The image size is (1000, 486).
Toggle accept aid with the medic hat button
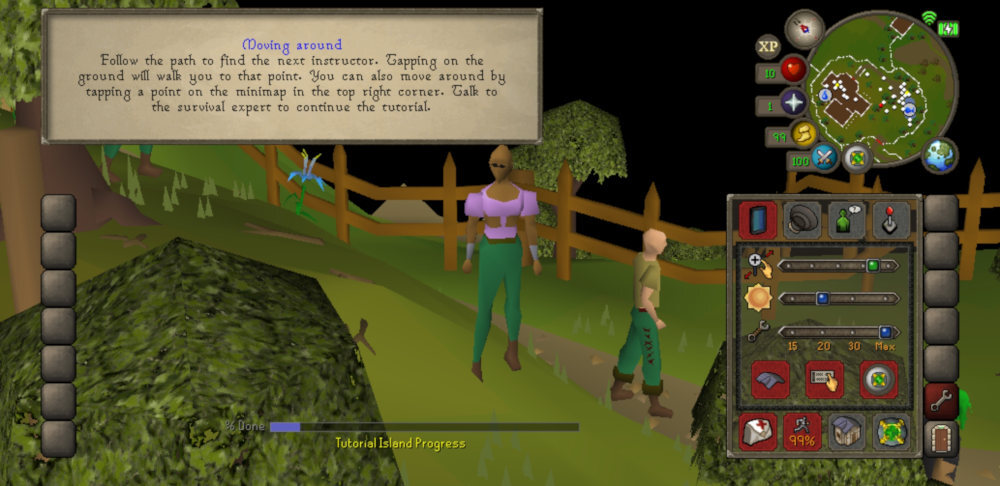click(758, 431)
